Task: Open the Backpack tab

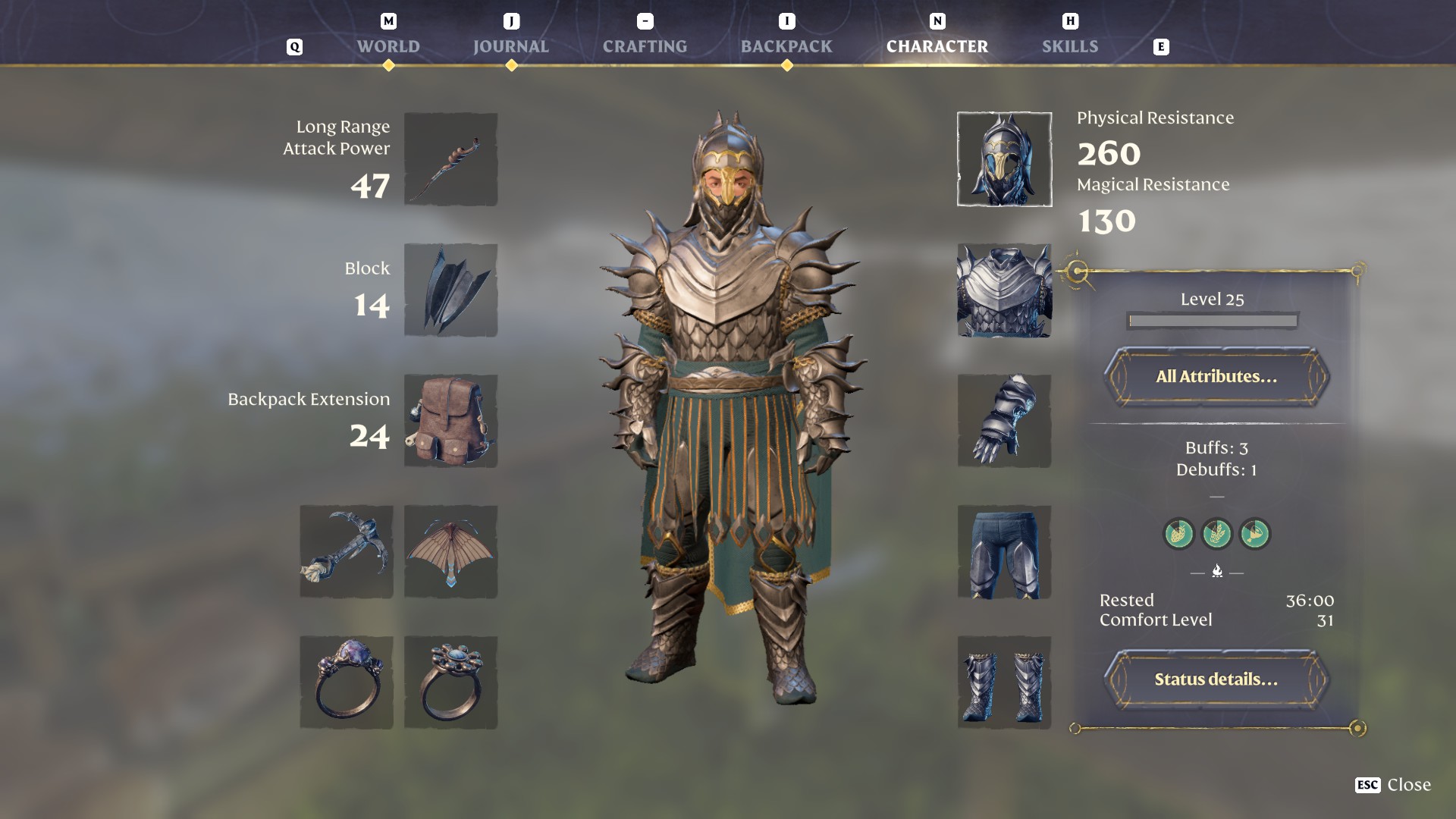Action: pos(786,46)
